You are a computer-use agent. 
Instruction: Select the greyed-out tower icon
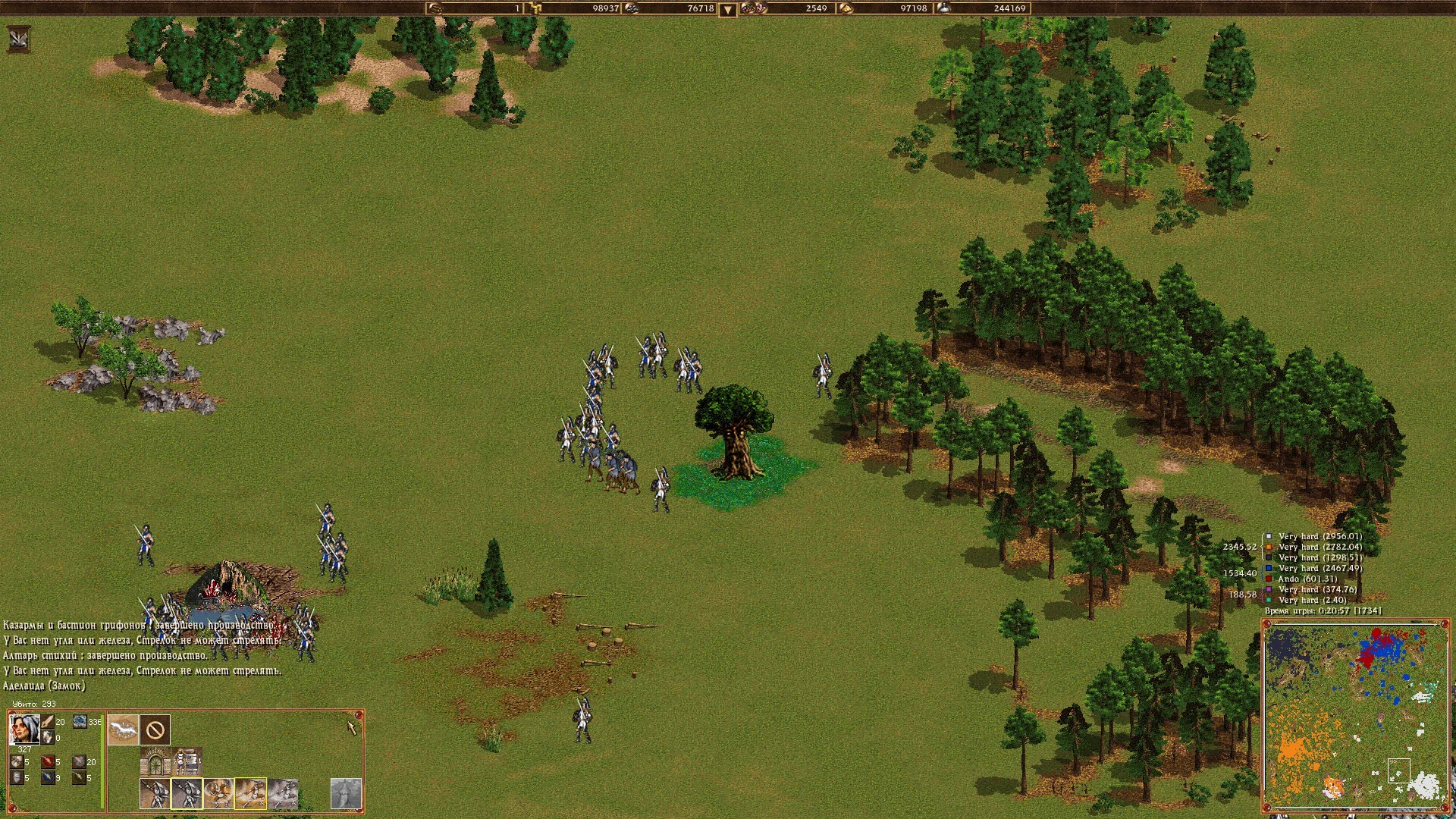[x=346, y=794]
